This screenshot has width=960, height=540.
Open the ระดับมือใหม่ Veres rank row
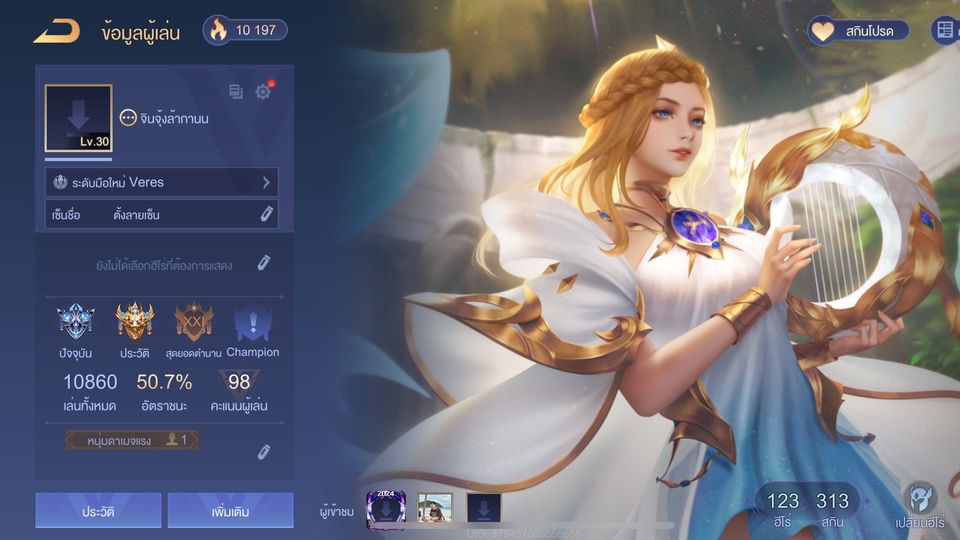[x=162, y=182]
